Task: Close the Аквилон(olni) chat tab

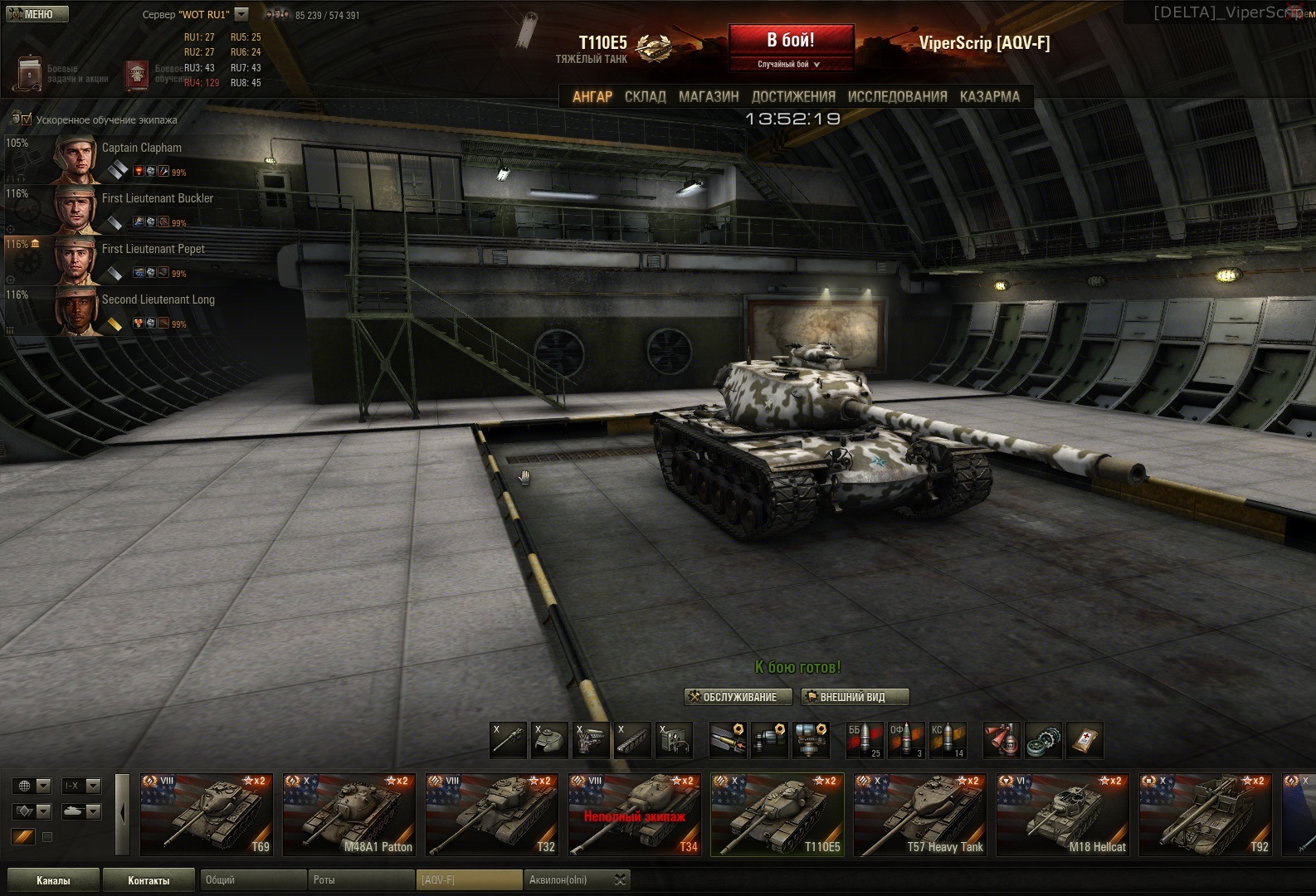Action: click(620, 880)
